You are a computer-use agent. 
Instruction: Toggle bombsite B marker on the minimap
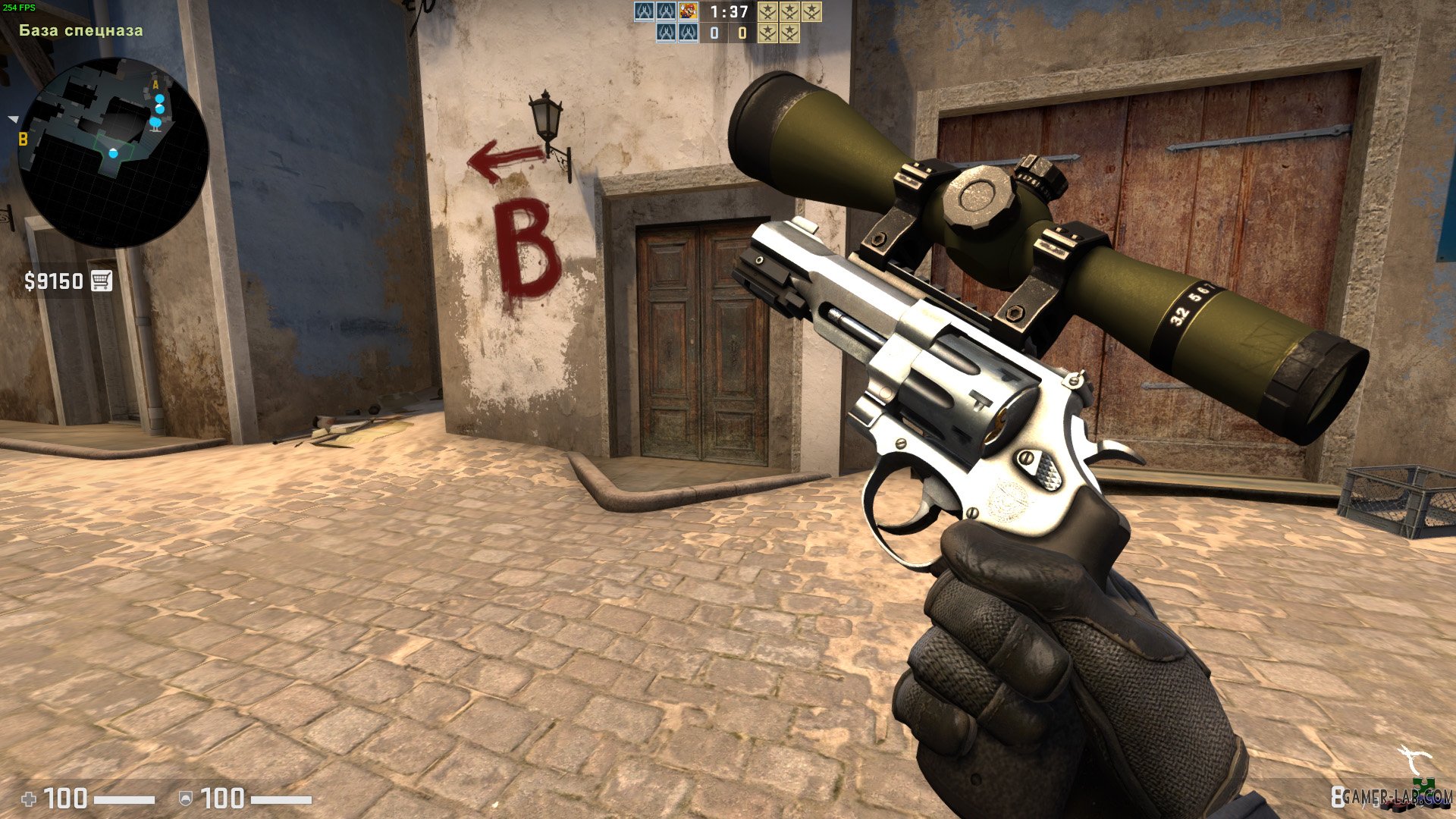[23, 139]
